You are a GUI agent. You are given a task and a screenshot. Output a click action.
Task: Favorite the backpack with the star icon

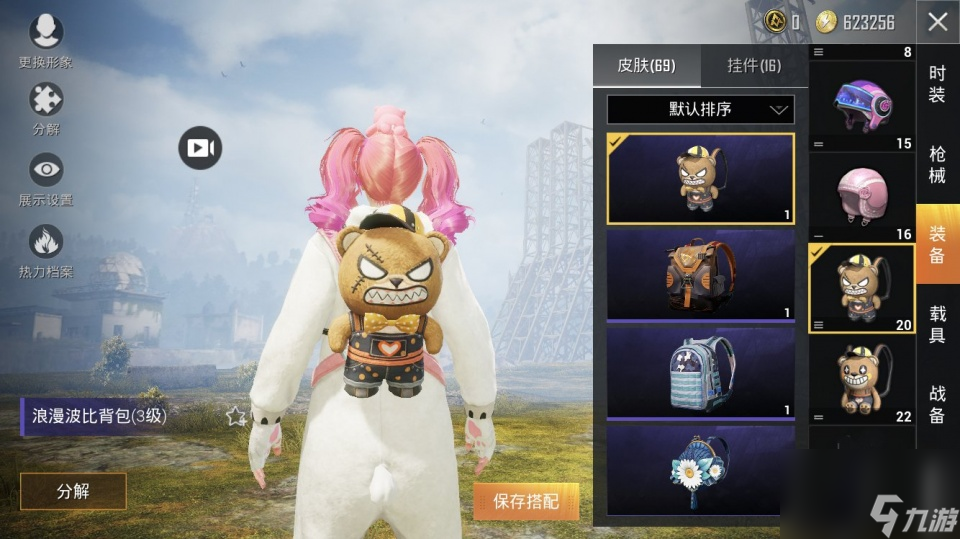[236, 416]
